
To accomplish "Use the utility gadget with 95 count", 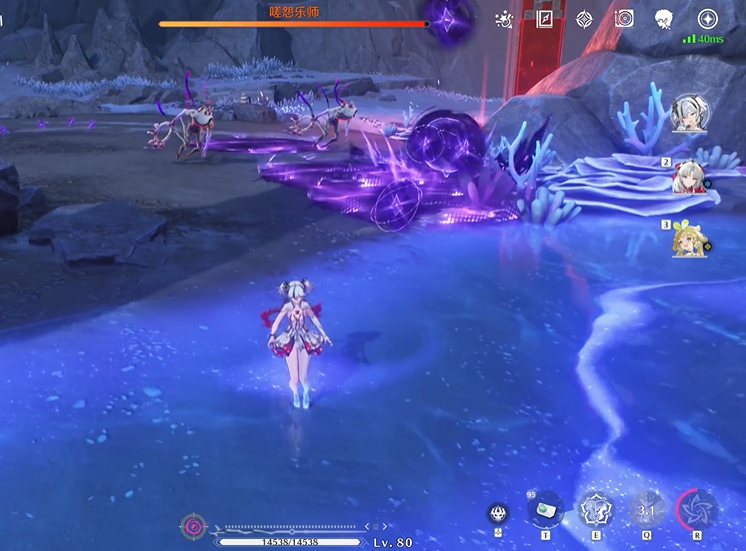I will point(546,509).
